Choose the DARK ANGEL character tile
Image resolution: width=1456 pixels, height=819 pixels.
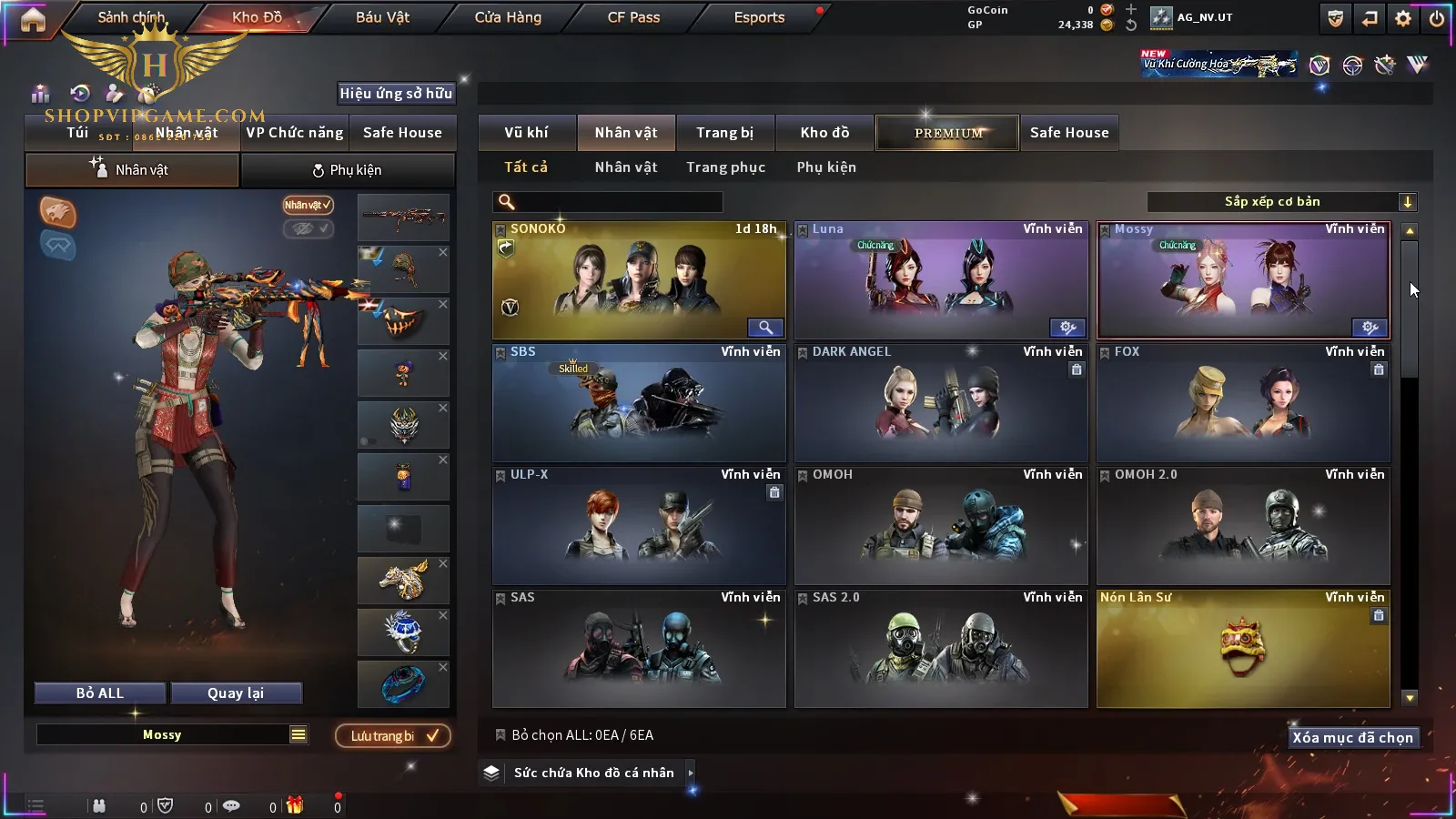click(941, 403)
